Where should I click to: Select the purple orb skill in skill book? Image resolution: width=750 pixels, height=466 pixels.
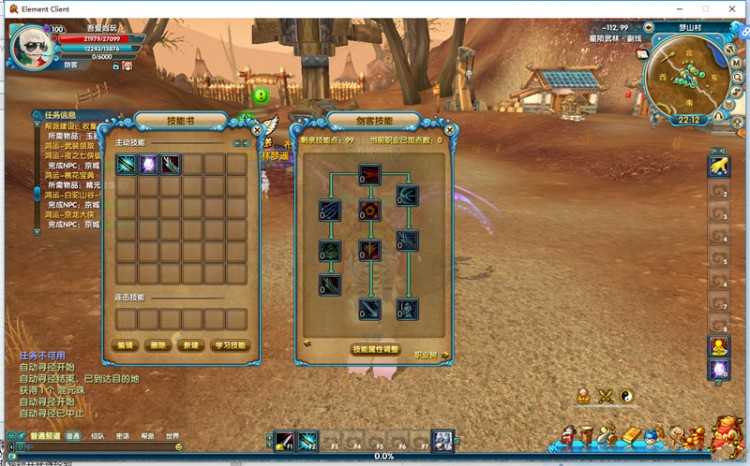tap(148, 164)
